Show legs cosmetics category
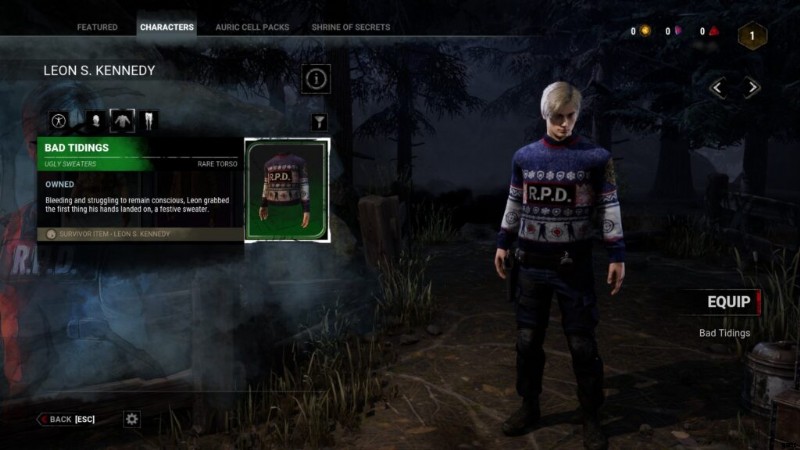The image size is (800, 450). 149,121
